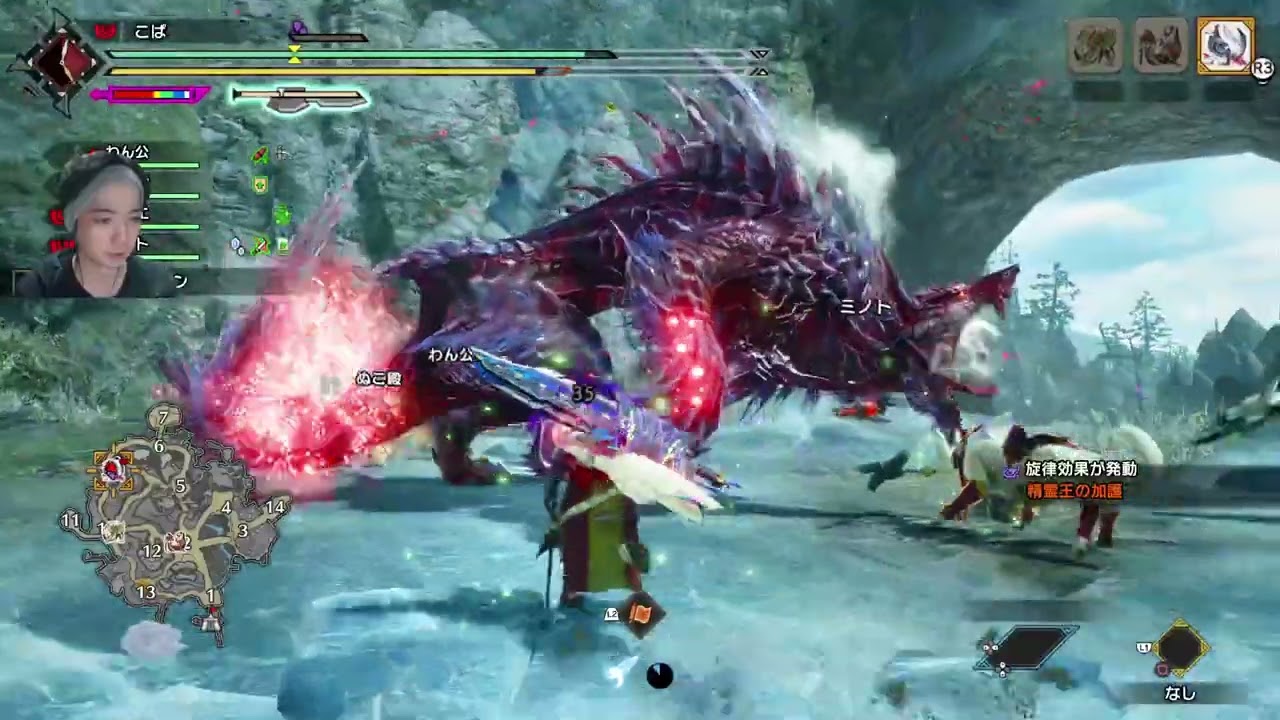The width and height of the screenshot is (1280, 720).
Task: Select the red monster marker on minimap
Action: pyautogui.click(x=113, y=468)
